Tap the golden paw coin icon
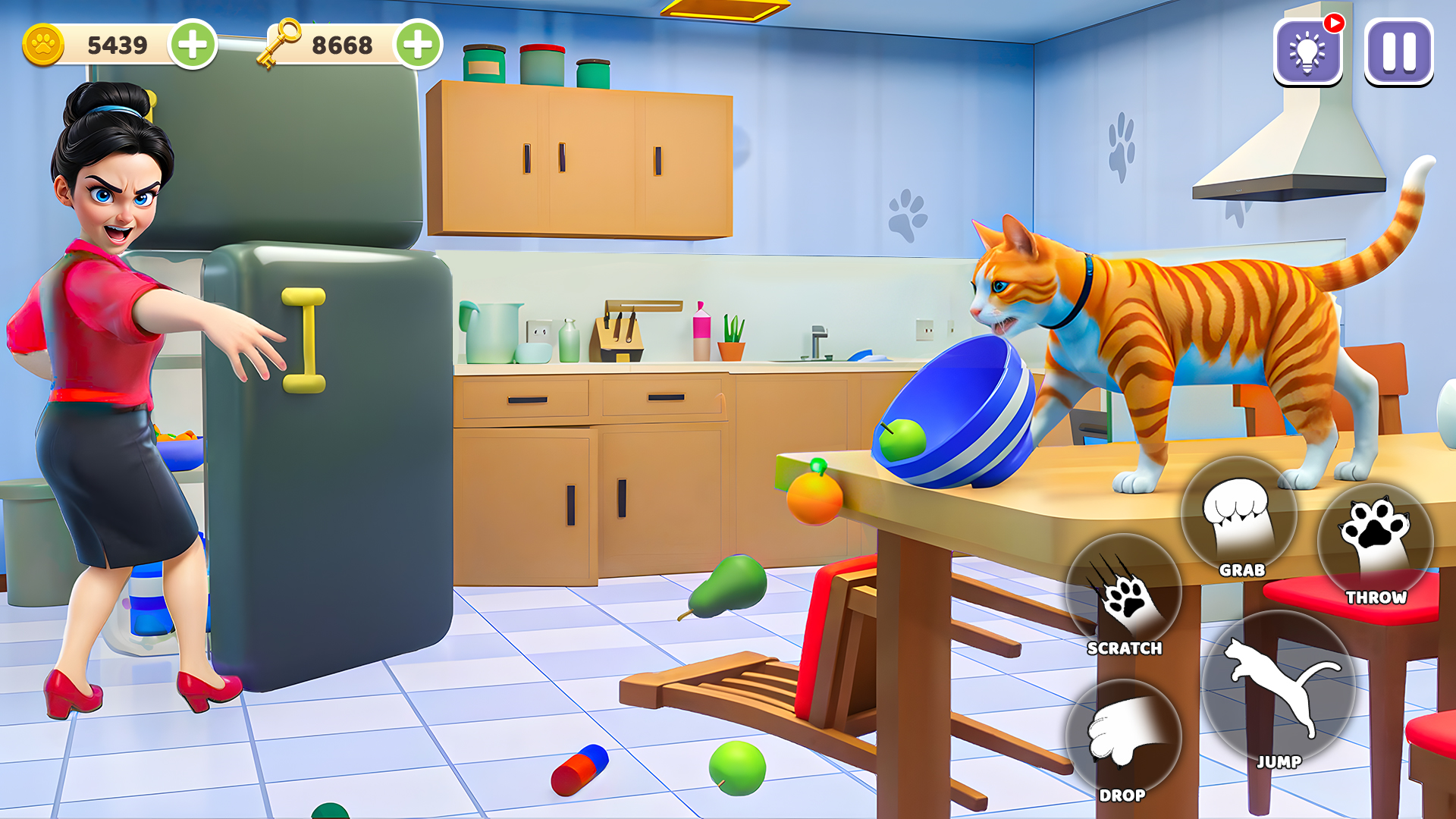Viewport: 1456px width, 819px height. tap(43, 45)
